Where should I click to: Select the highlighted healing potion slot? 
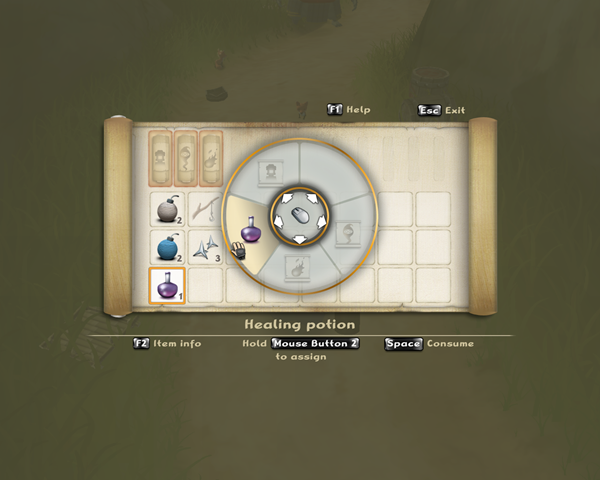(x=166, y=286)
